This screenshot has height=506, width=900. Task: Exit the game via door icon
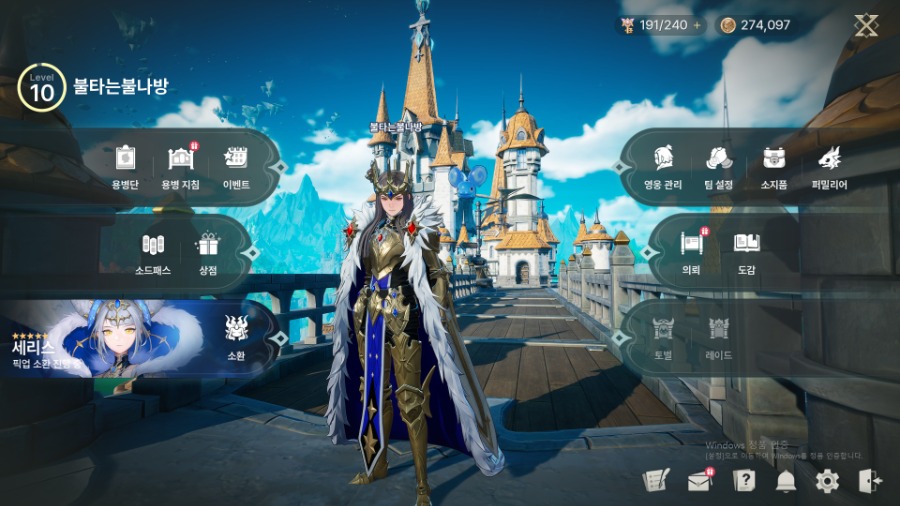[869, 481]
